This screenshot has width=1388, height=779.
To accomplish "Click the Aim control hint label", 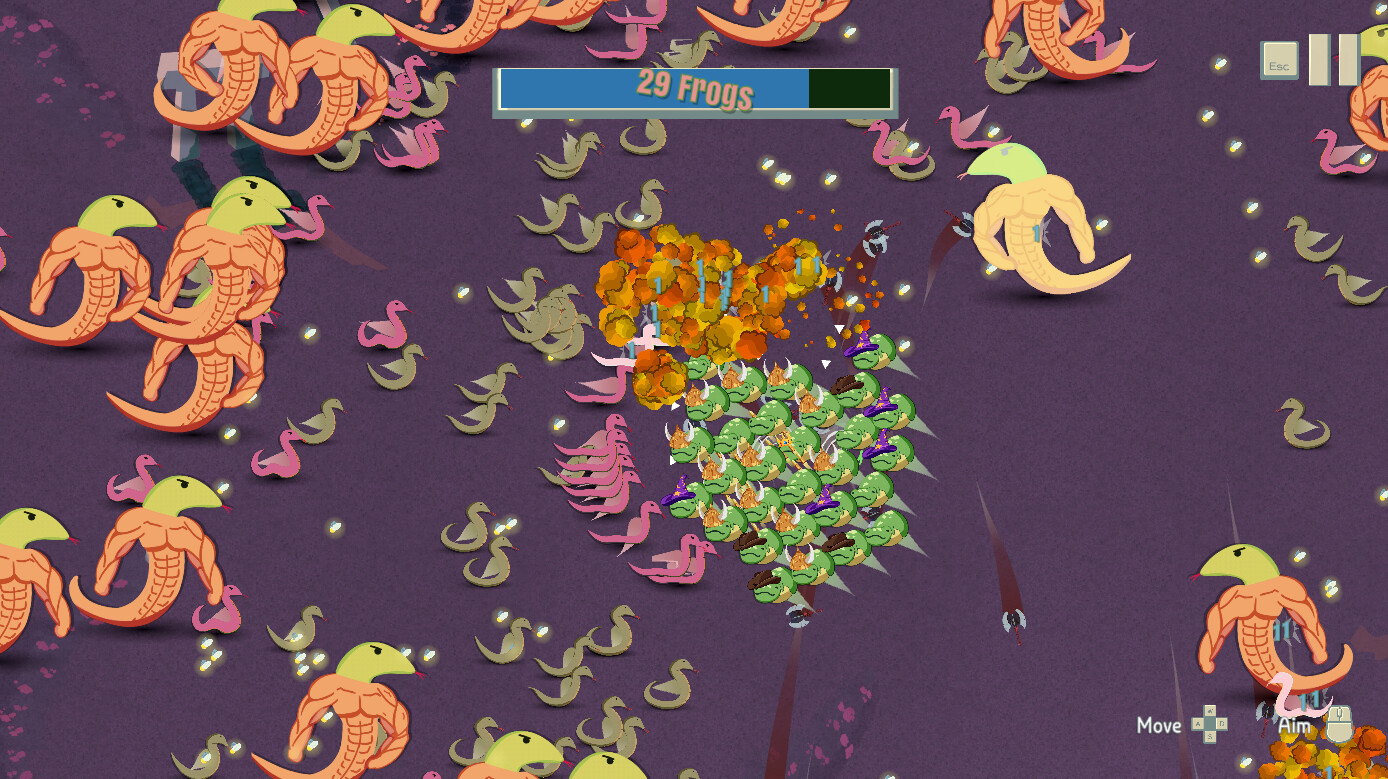I will pos(1292,724).
